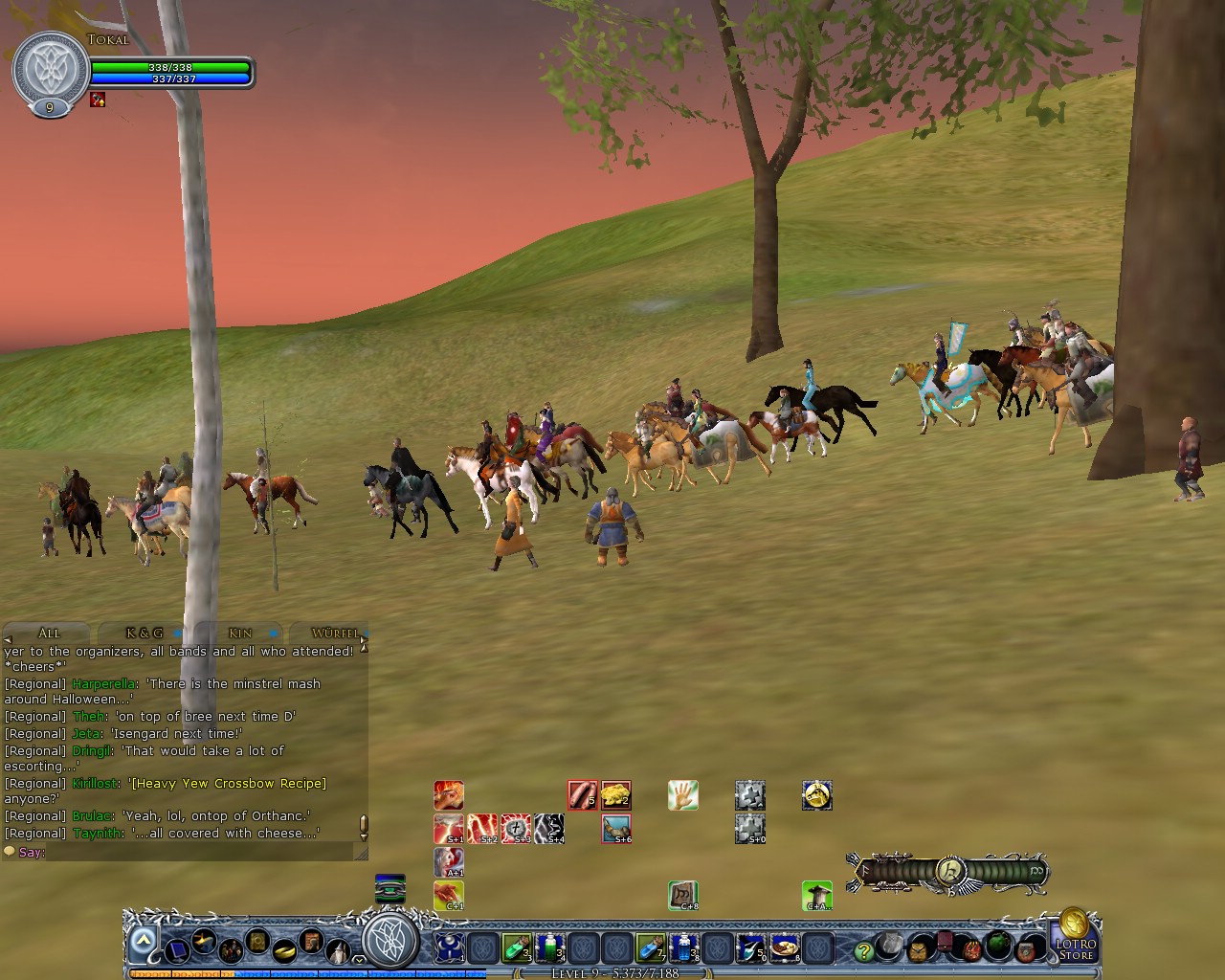Viewport: 1225px width, 980px height.
Task: Eat a sausage from the stack of 5
Action: click(x=581, y=794)
